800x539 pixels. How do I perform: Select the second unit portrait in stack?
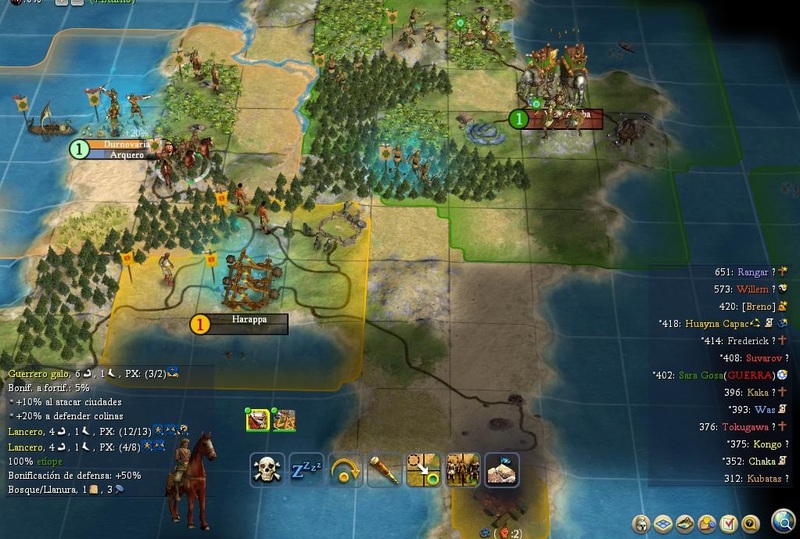click(x=284, y=420)
